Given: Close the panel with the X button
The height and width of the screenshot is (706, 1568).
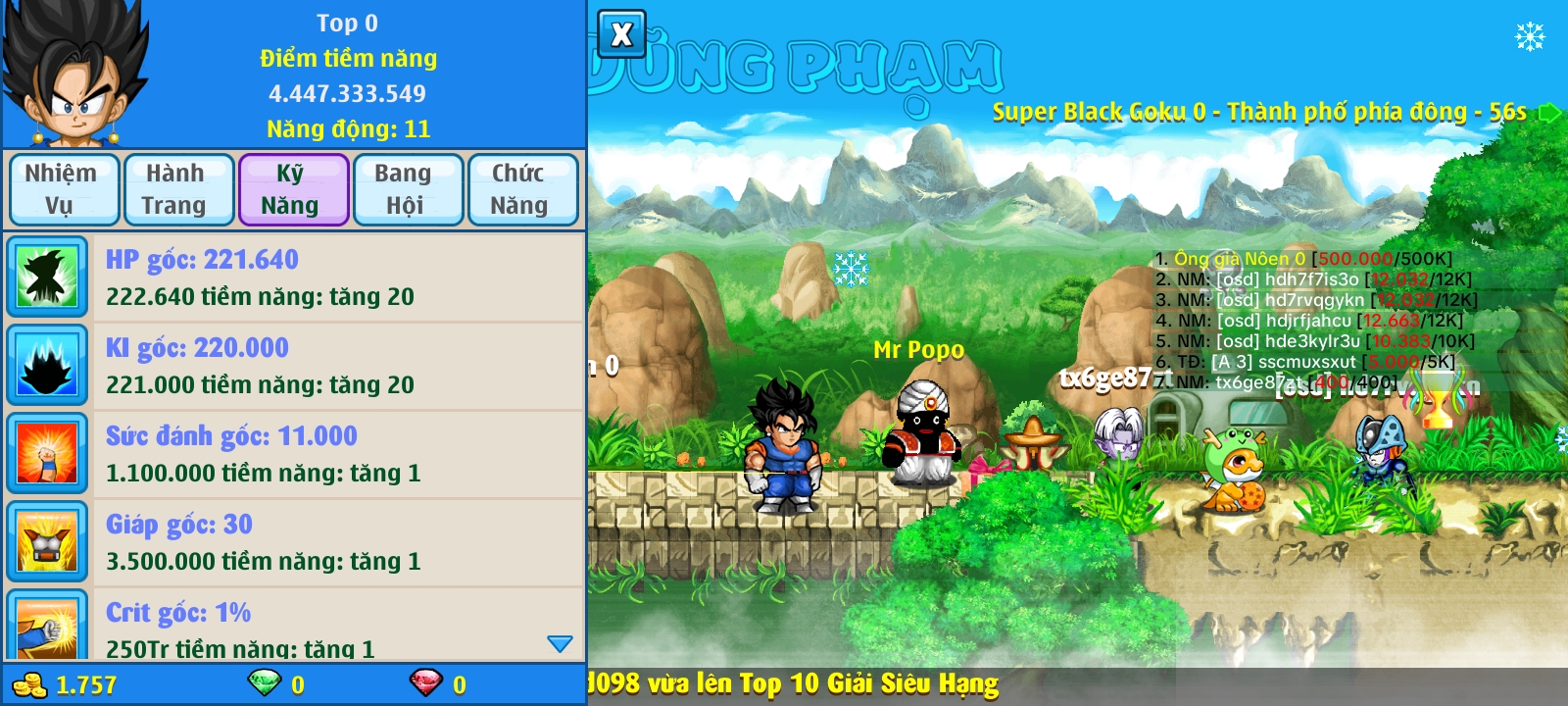Looking at the screenshot, I should coord(621,35).
